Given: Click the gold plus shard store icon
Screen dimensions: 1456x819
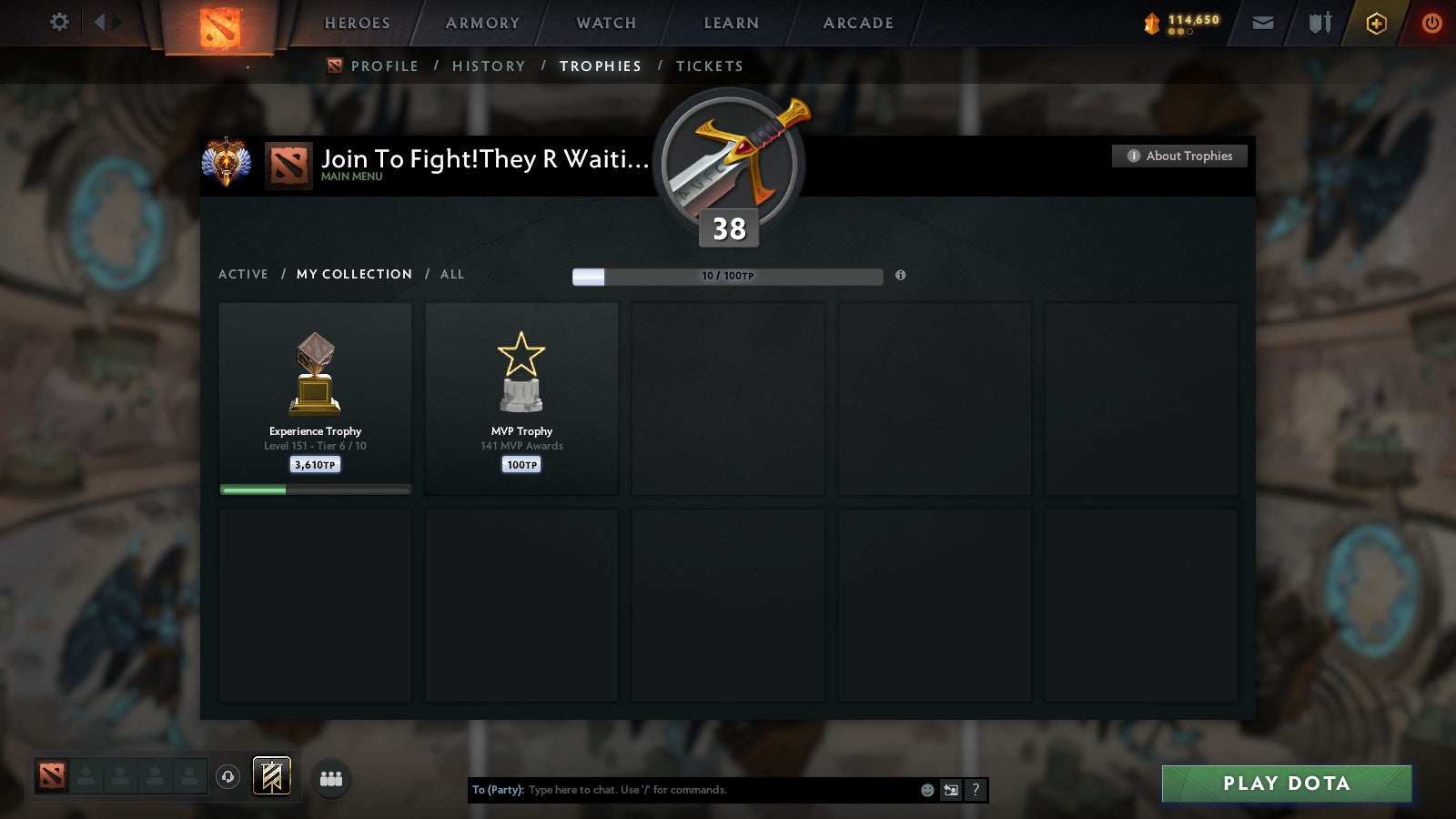Looking at the screenshot, I should pos(1375,23).
